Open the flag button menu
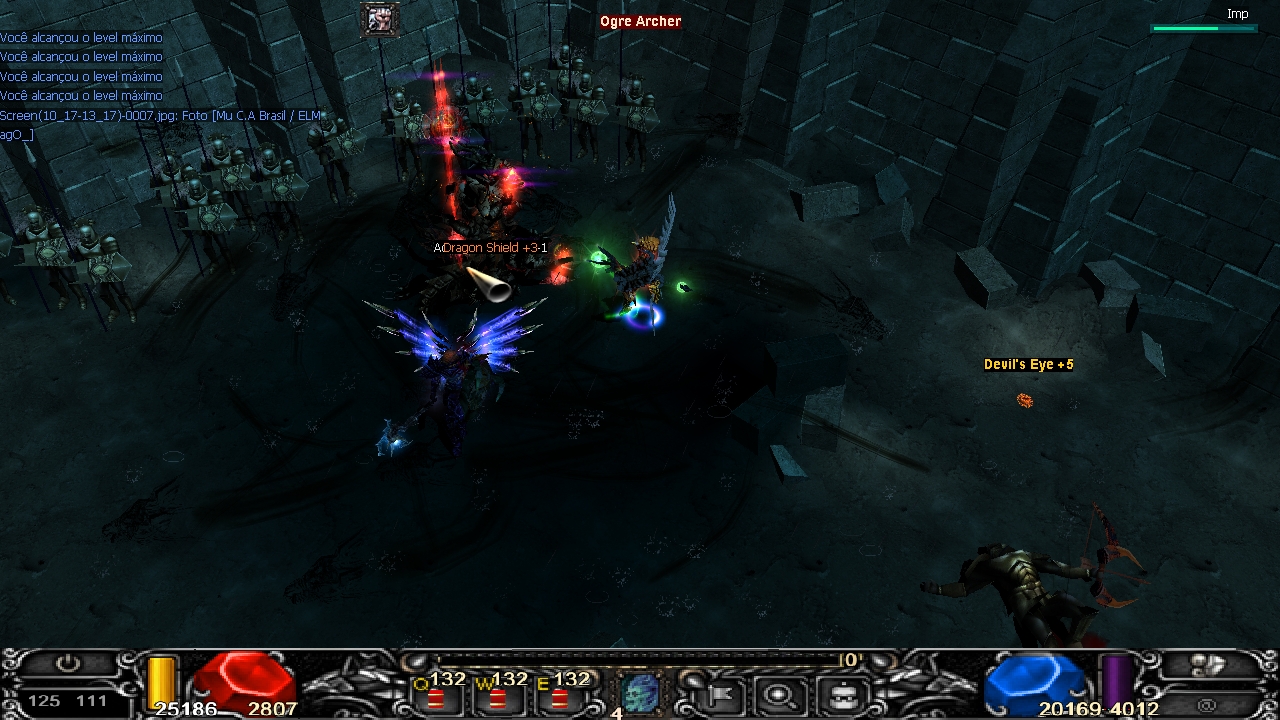This screenshot has width=1280, height=720. pyautogui.click(x=719, y=692)
